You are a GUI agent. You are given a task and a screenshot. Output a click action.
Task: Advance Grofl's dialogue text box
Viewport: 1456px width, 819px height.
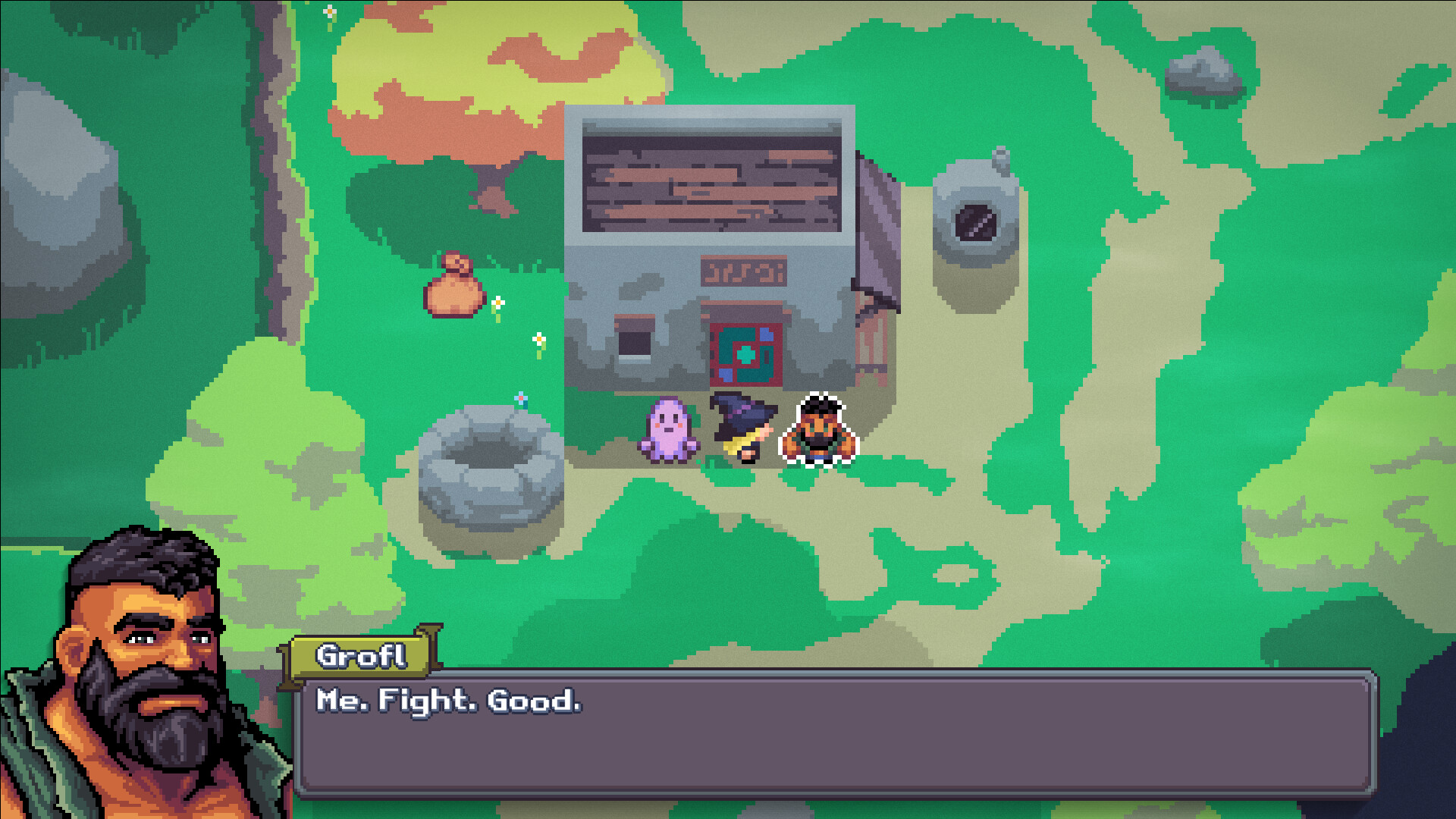834,733
